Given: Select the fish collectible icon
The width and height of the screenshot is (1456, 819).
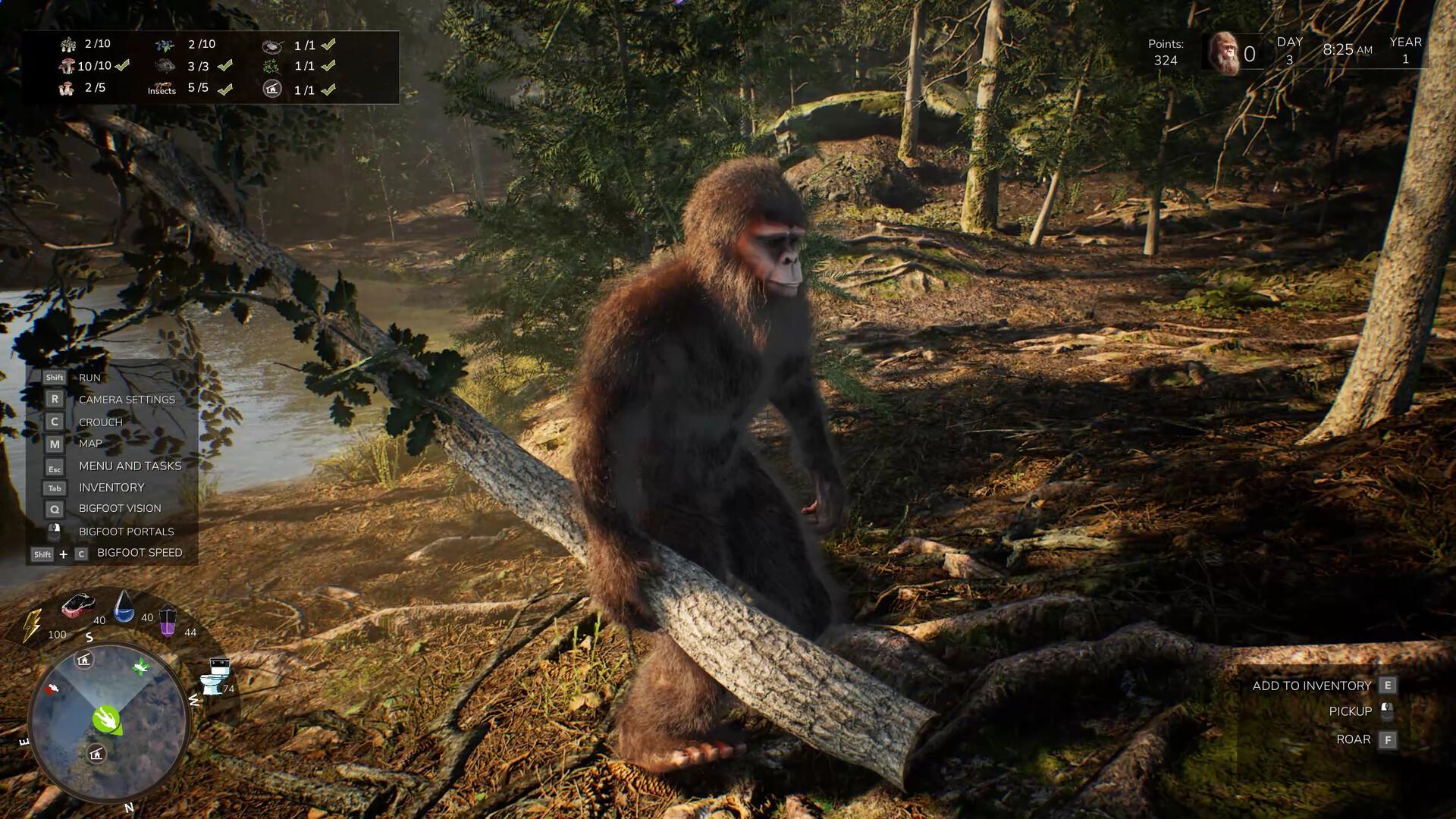Looking at the screenshot, I should 164,66.
